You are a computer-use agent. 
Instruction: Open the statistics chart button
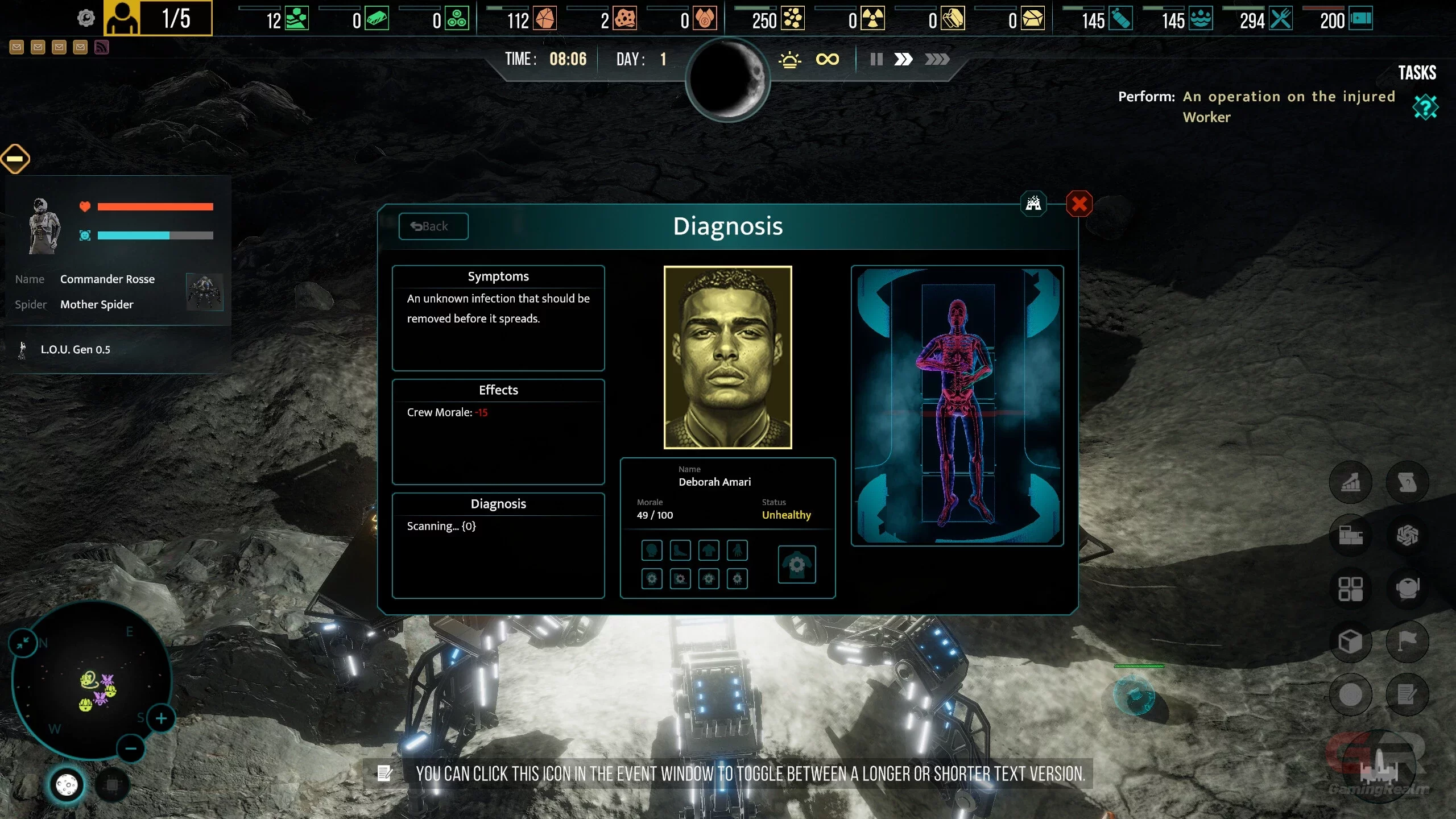(x=1350, y=482)
